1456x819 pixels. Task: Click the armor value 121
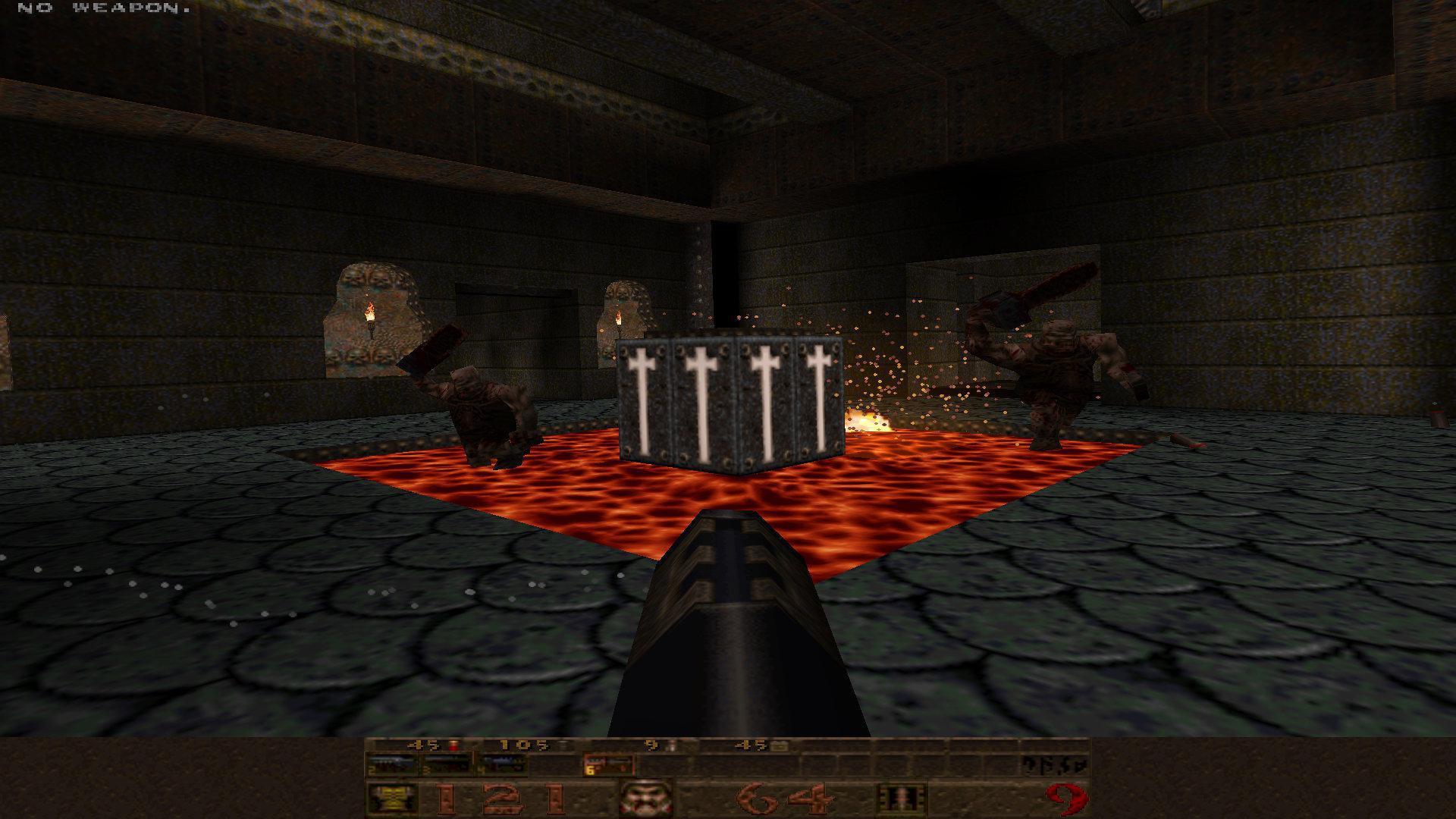tap(500, 800)
